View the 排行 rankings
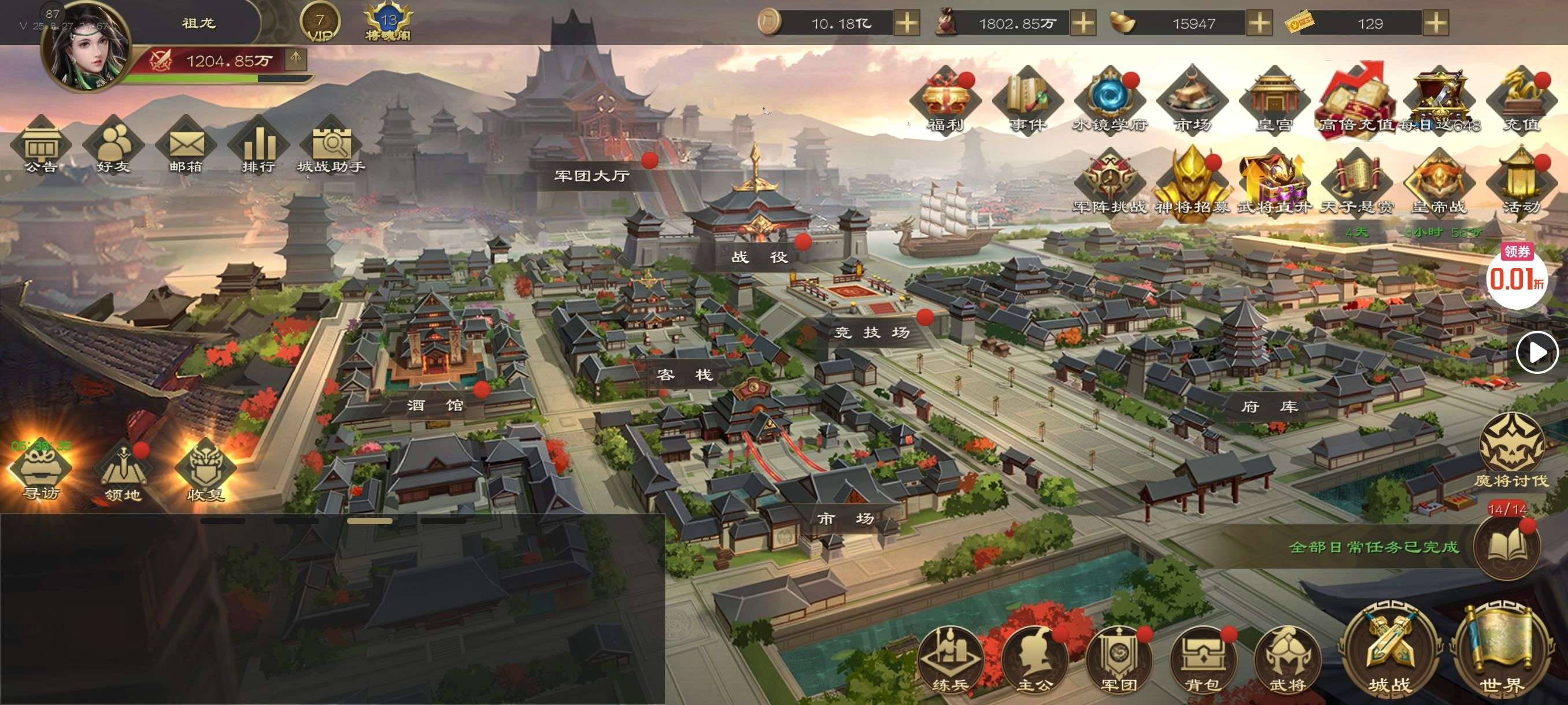Image resolution: width=1568 pixels, height=705 pixels. 258,146
